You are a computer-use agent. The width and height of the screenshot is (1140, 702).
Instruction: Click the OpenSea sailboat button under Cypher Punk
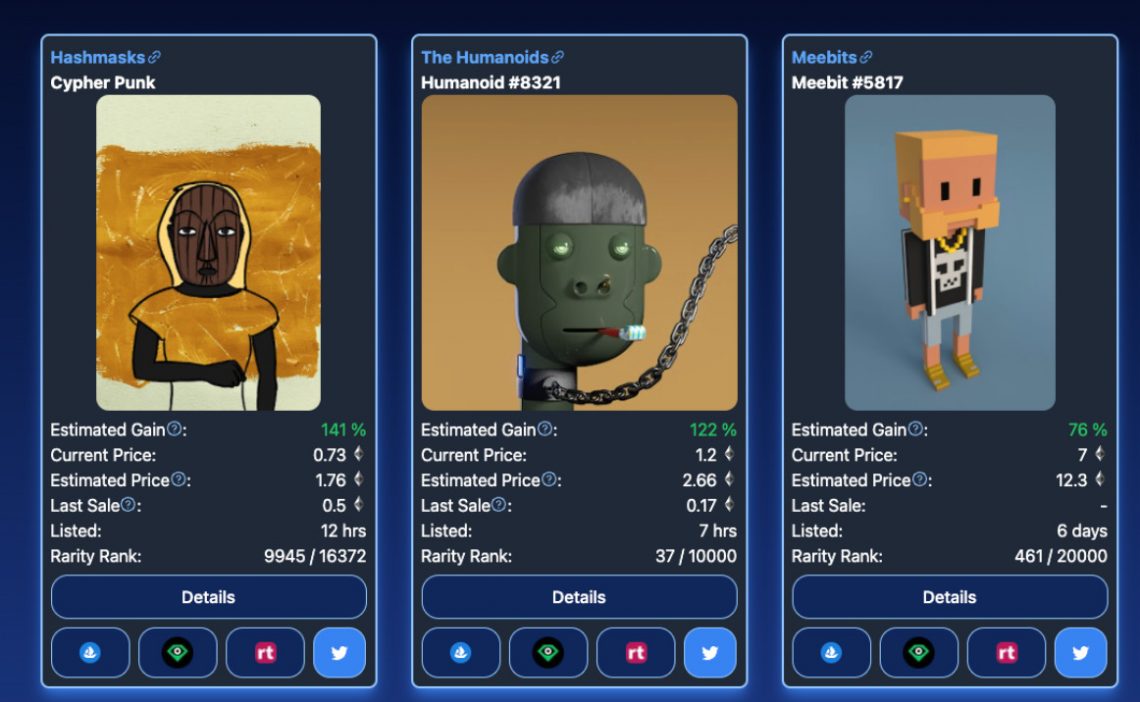pos(90,653)
